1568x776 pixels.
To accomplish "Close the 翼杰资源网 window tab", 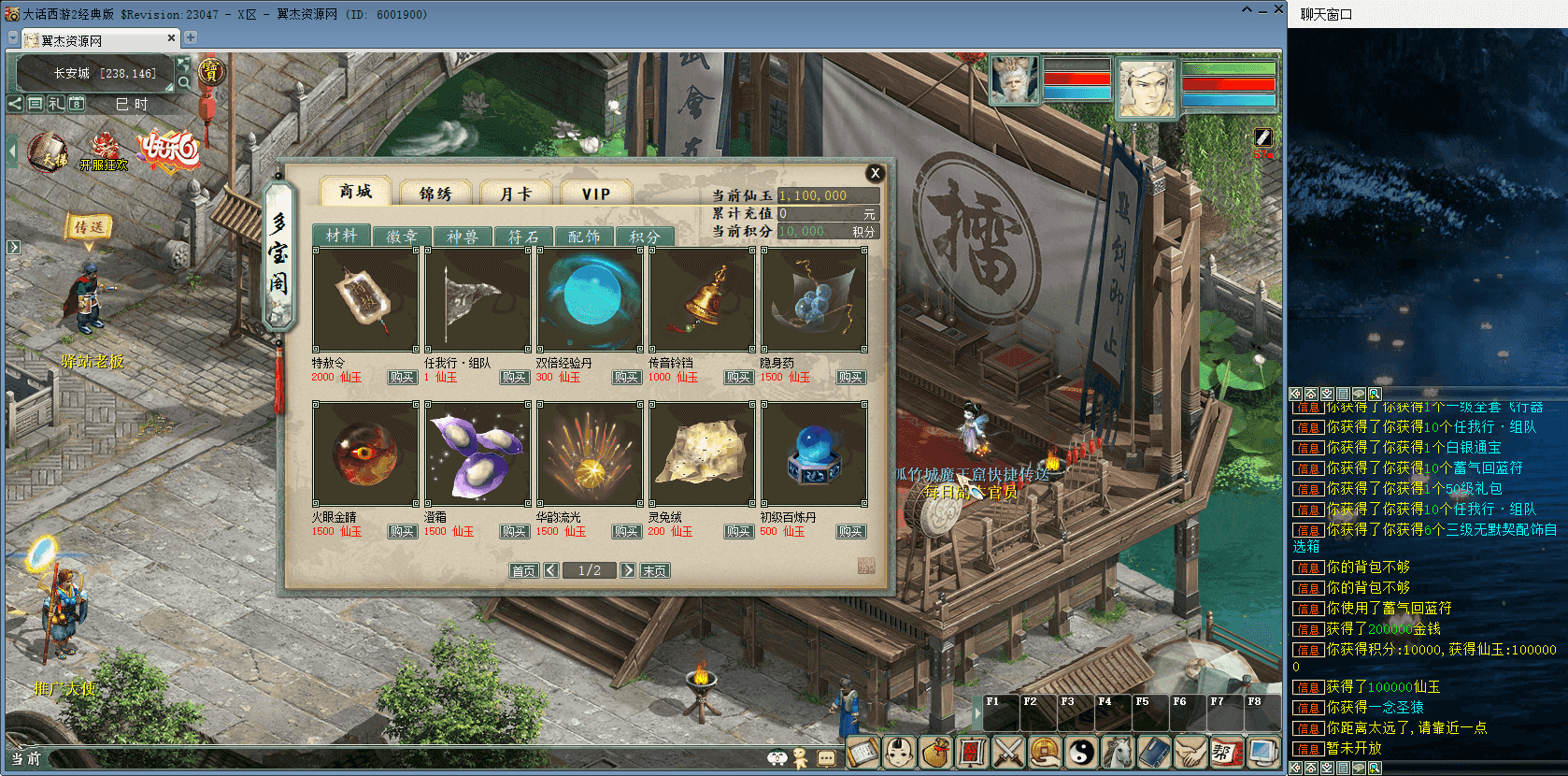I will (x=171, y=38).
